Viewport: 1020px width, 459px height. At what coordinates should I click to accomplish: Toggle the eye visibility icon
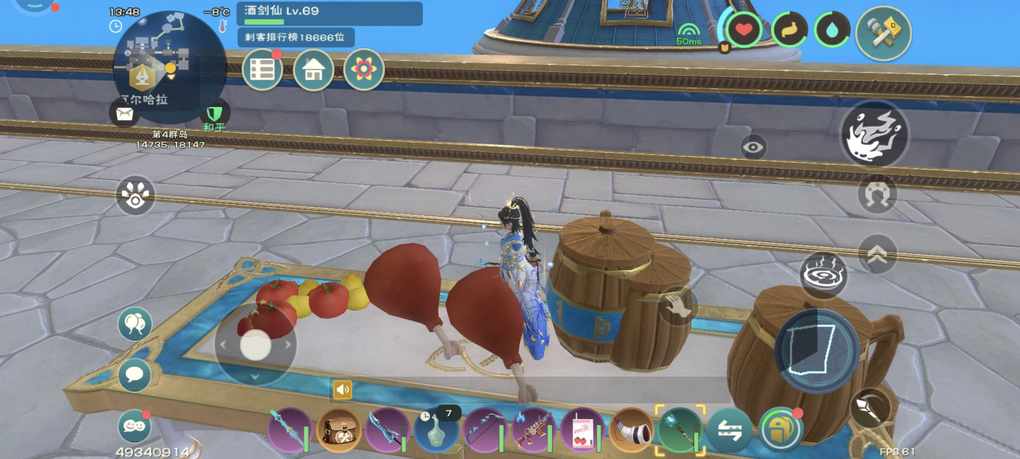(x=754, y=148)
